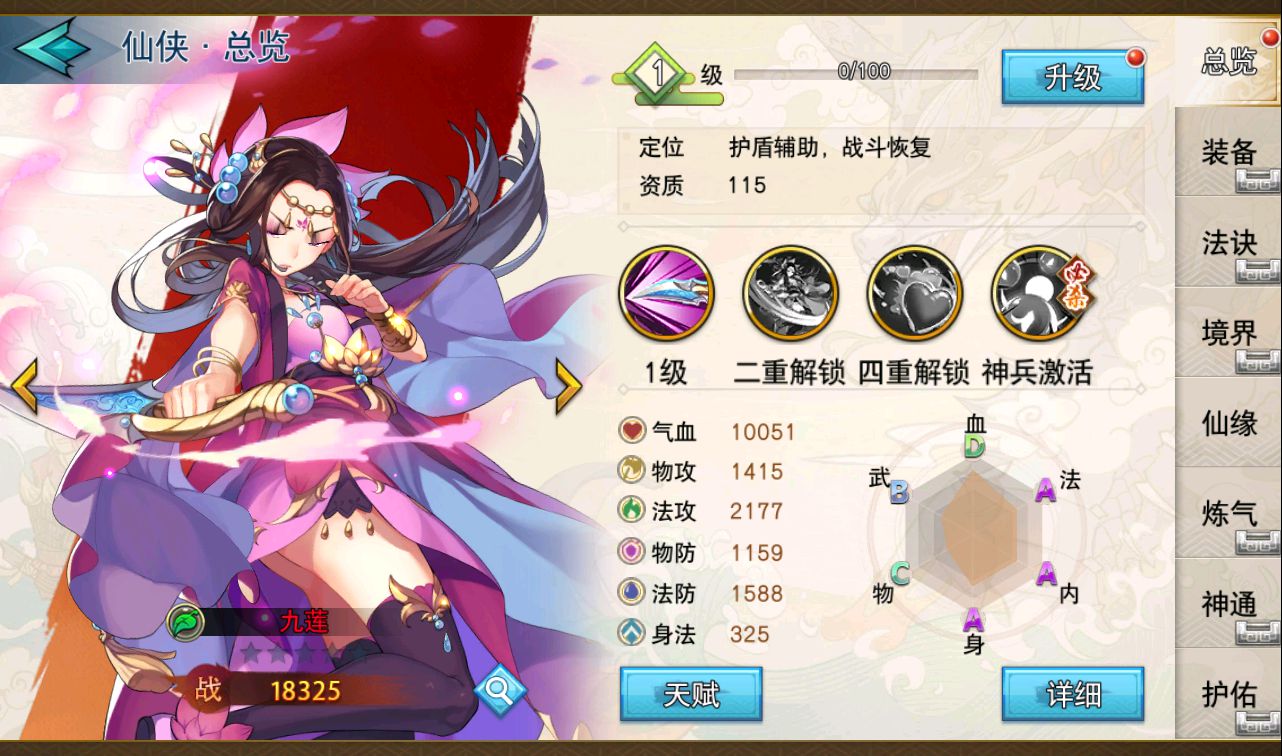Switch to the previous hero with left arrow
The width and height of the screenshot is (1282, 756).
coord(25,386)
